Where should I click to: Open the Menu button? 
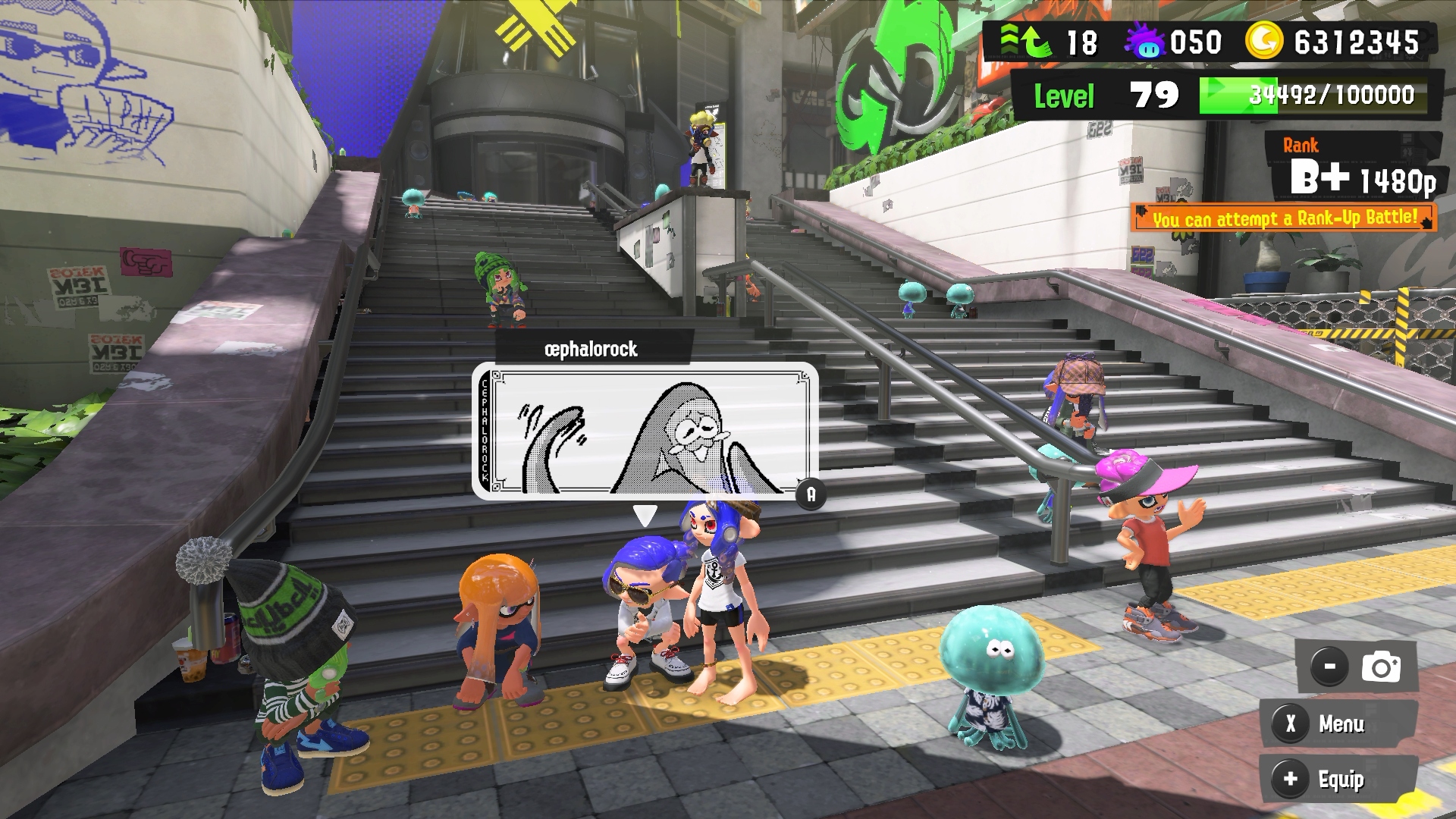(1338, 723)
